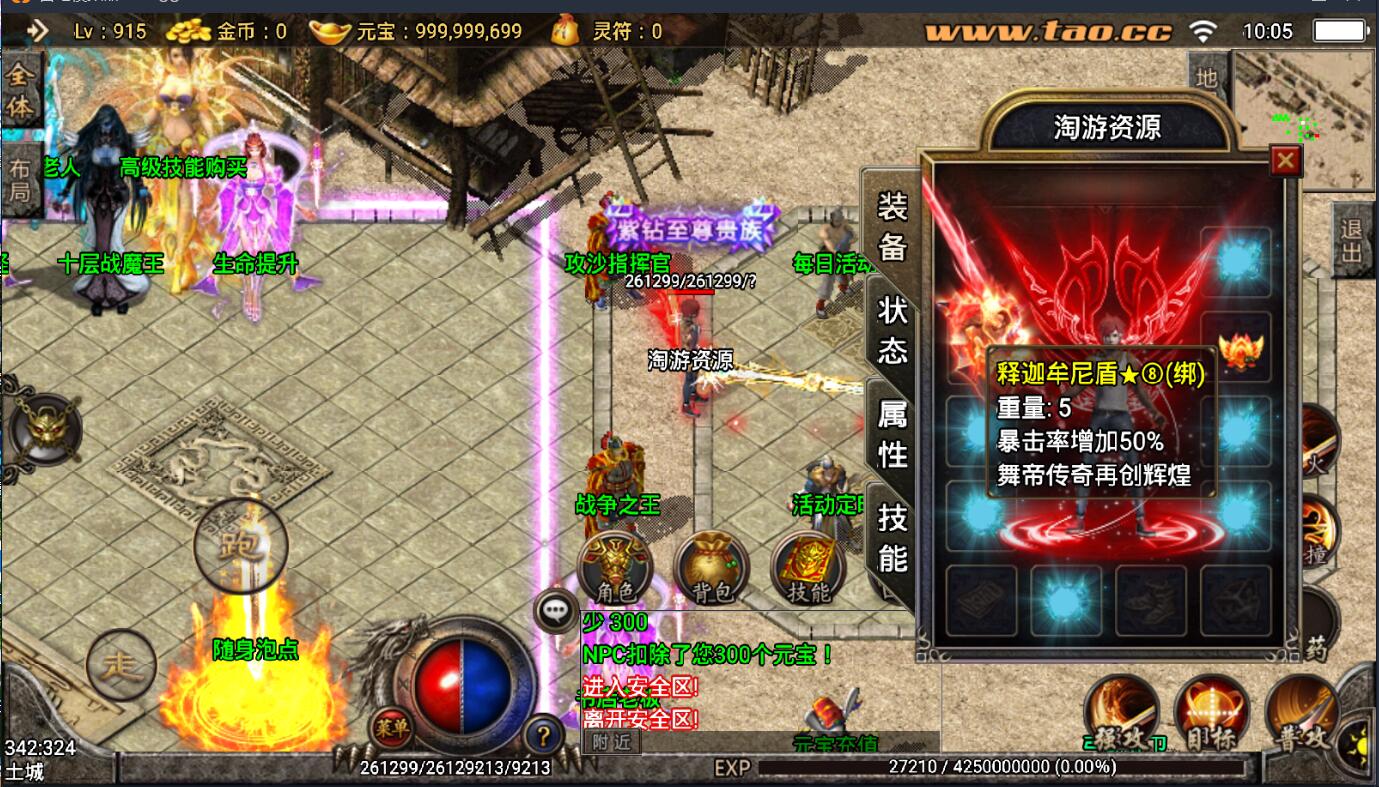Click the double arrow expand icon
The width and height of the screenshot is (1379, 787).
(37, 31)
